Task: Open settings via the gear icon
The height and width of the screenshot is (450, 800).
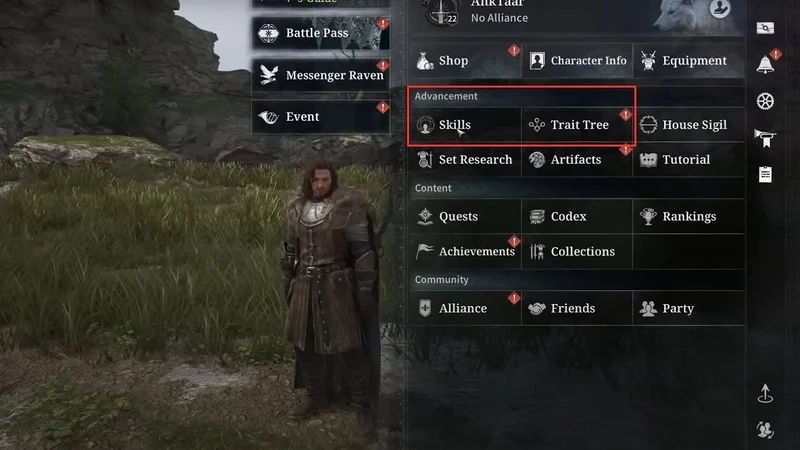Action: [x=766, y=101]
